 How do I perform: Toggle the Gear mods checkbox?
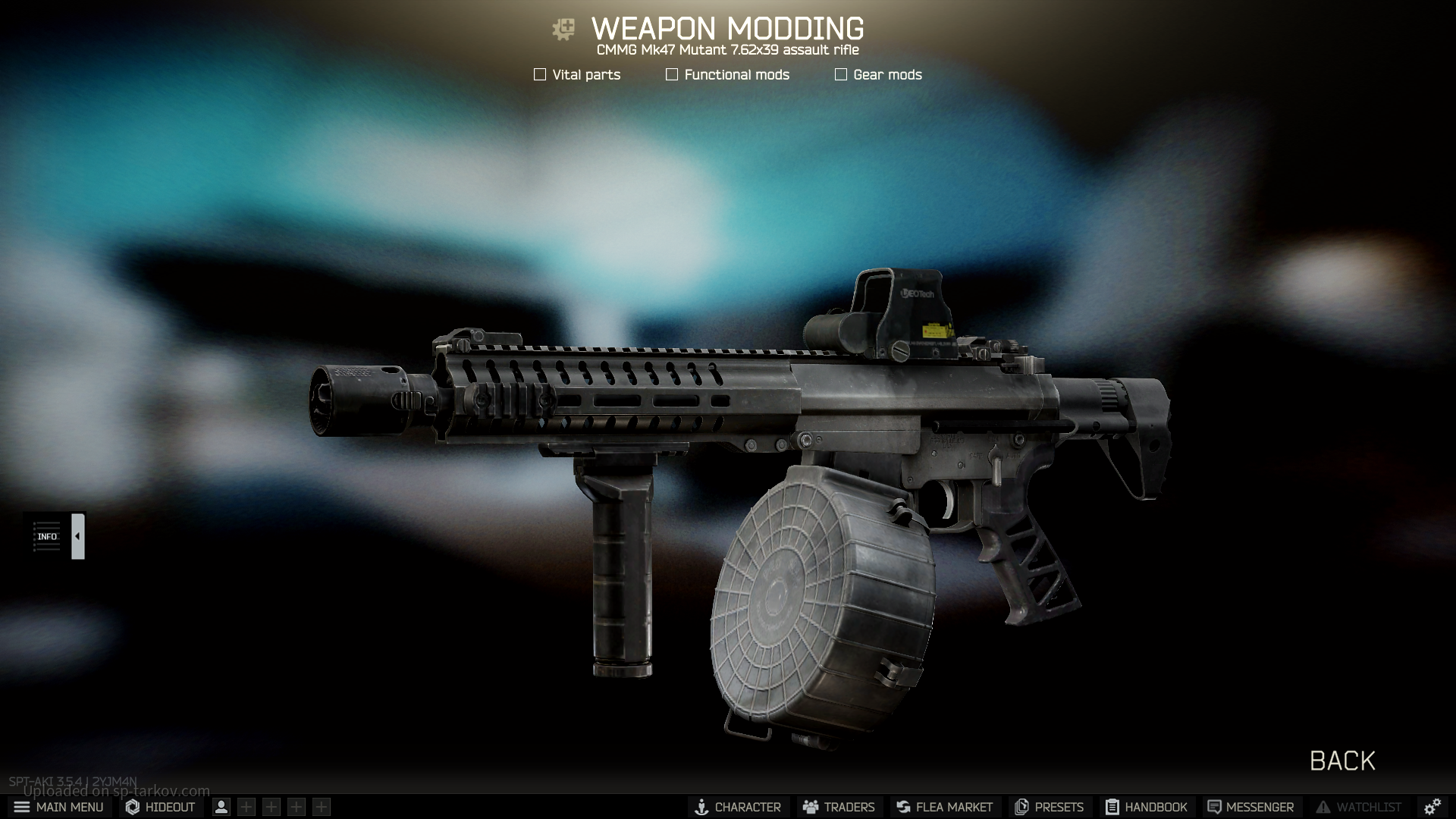tap(841, 74)
